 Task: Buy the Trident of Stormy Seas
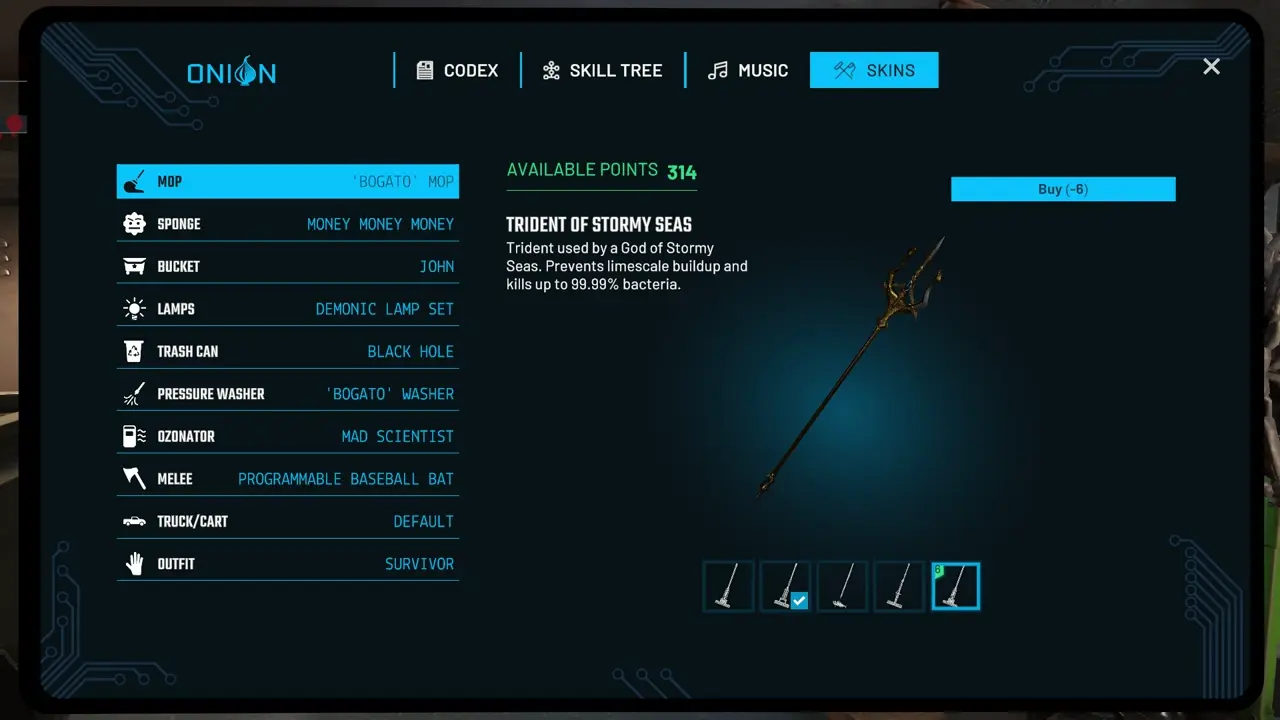point(1062,189)
